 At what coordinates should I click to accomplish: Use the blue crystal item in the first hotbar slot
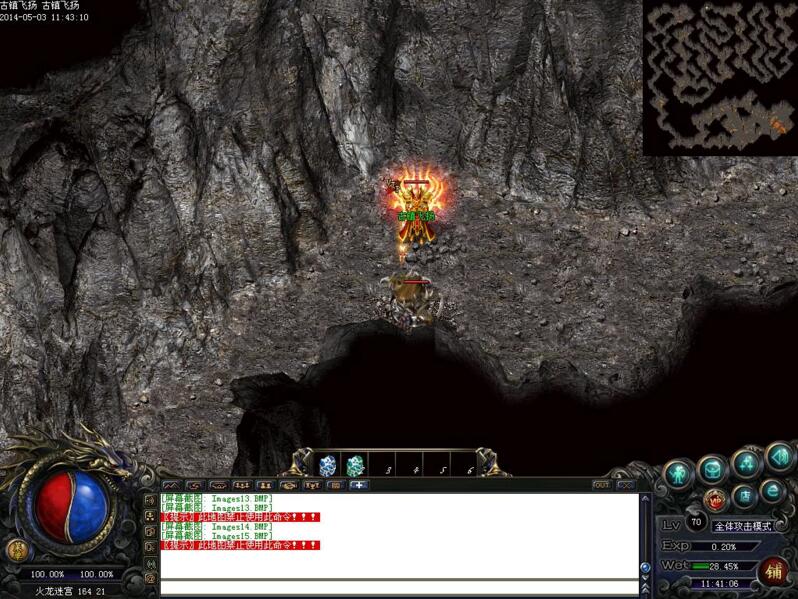point(327,465)
